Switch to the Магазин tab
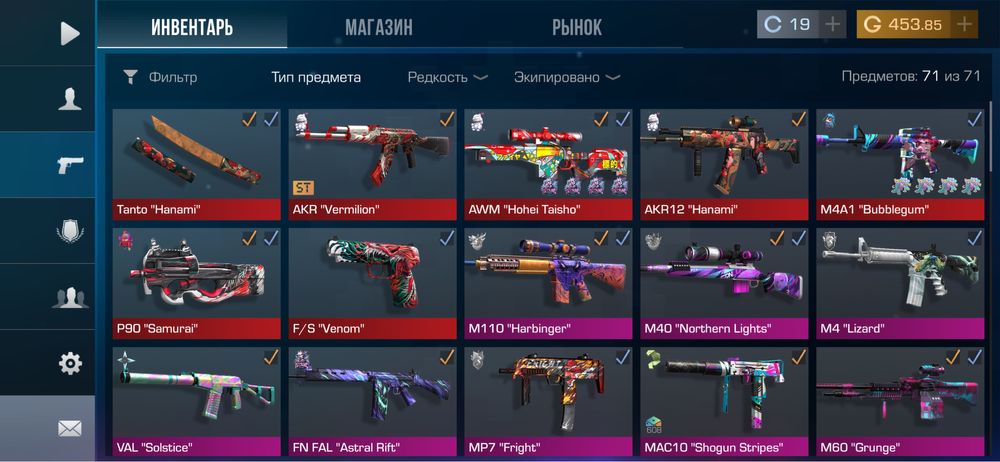The width and height of the screenshot is (1000, 462). click(378, 27)
